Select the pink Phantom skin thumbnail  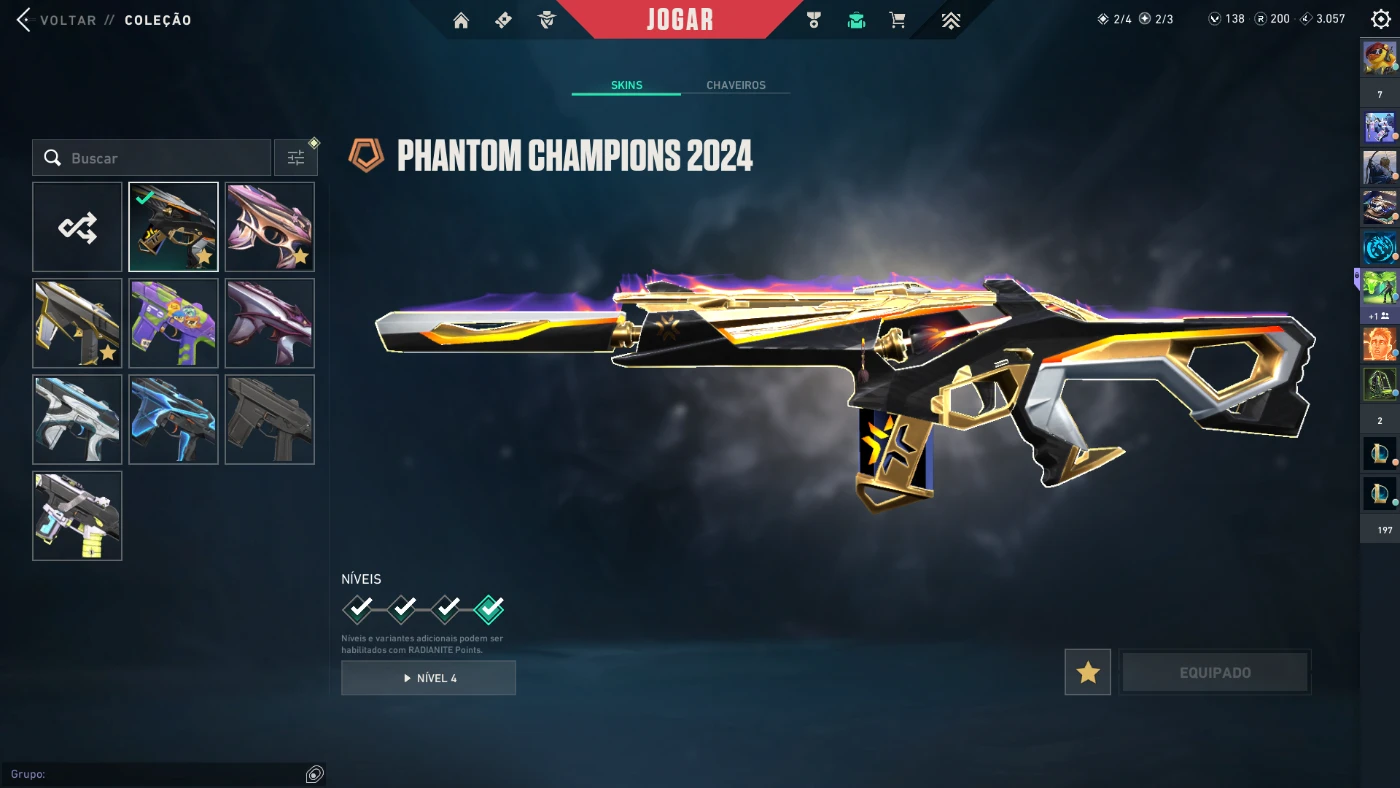tap(270, 227)
